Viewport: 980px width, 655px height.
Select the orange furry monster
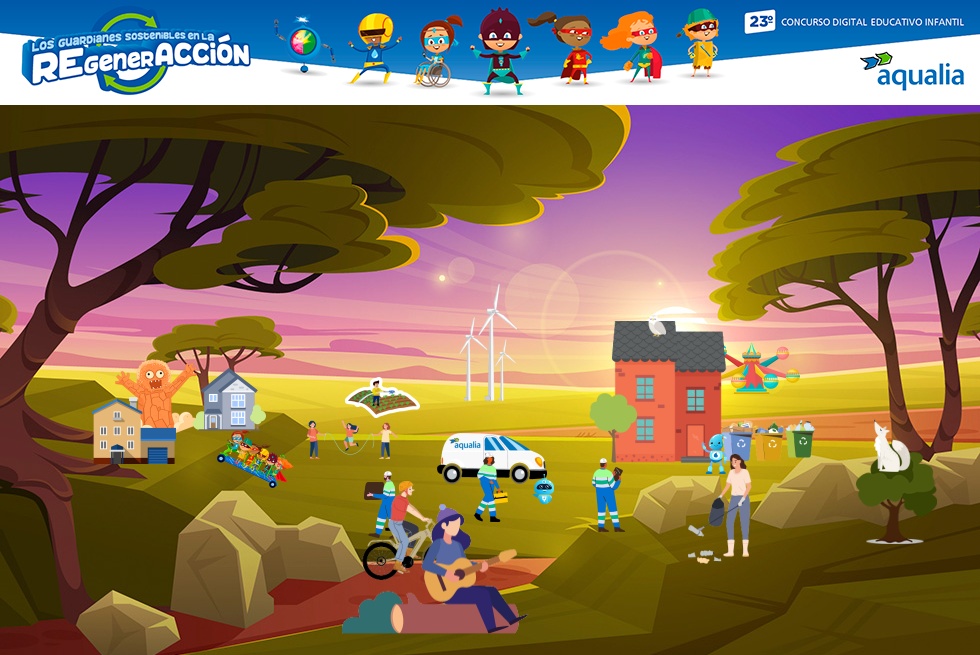click(153, 392)
